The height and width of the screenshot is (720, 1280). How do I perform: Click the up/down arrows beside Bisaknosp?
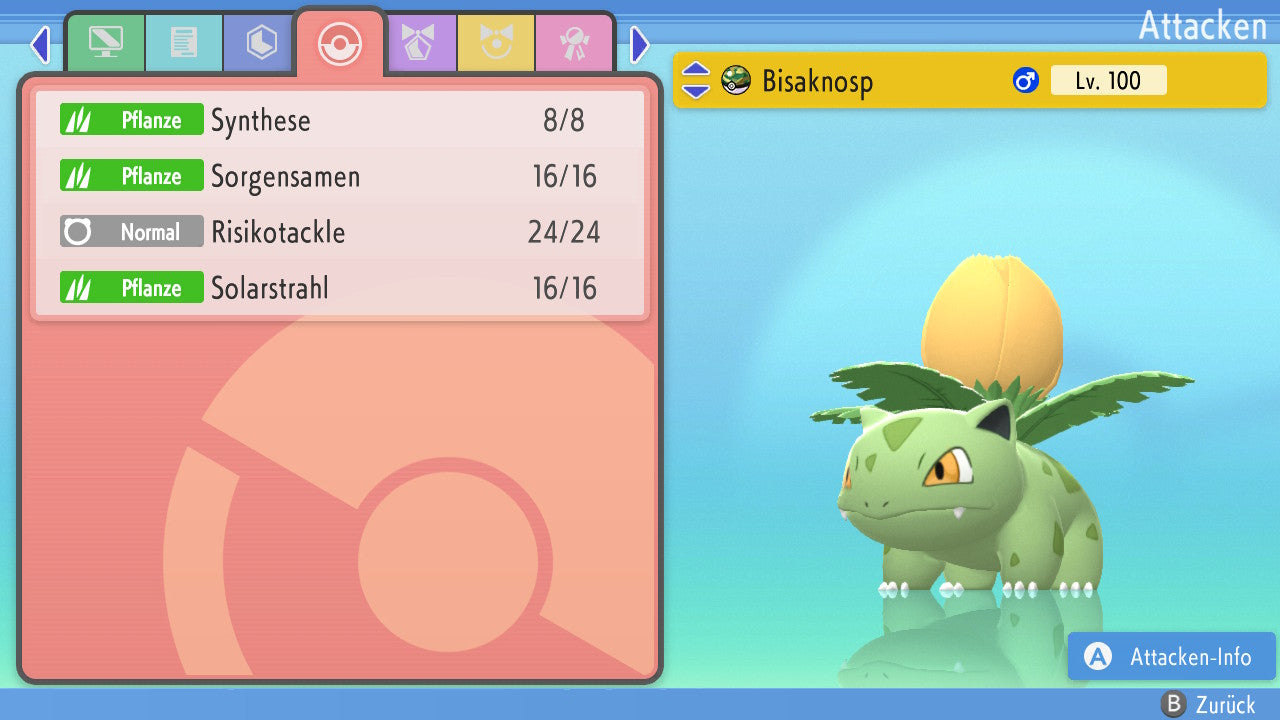[695, 80]
